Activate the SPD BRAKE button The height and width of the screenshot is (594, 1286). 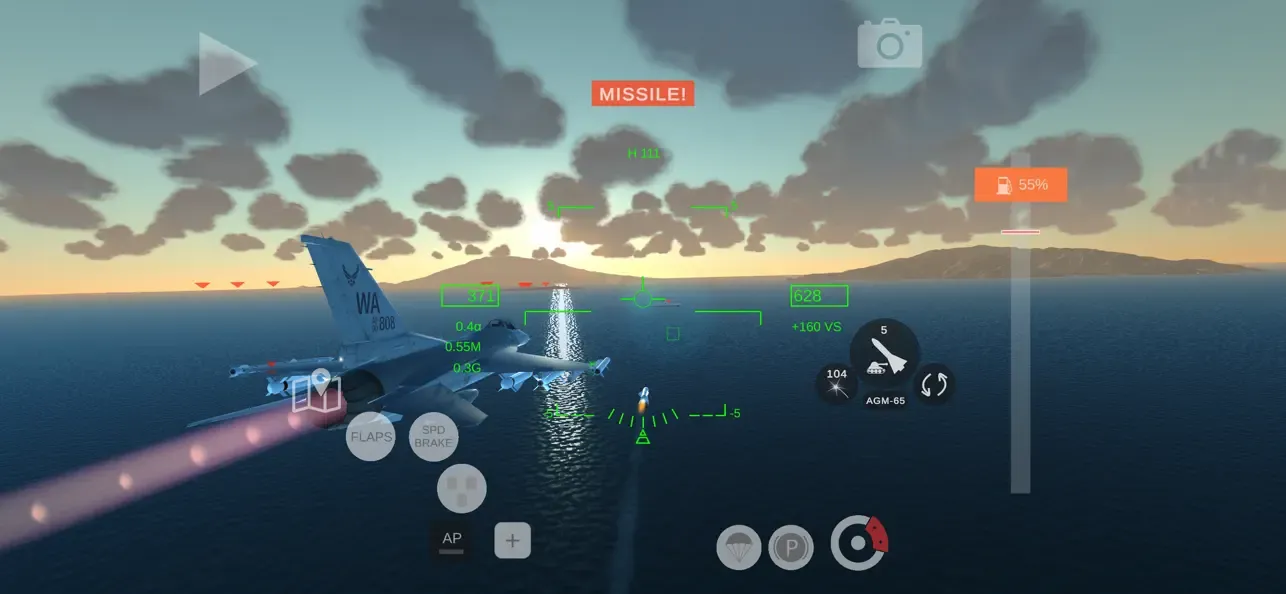433,436
